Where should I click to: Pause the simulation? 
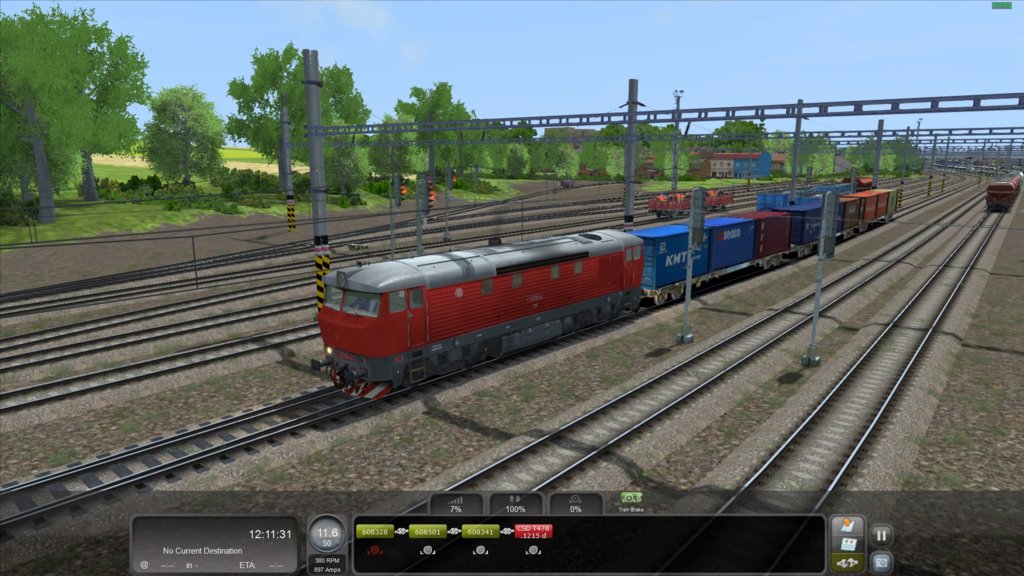pyautogui.click(x=881, y=535)
